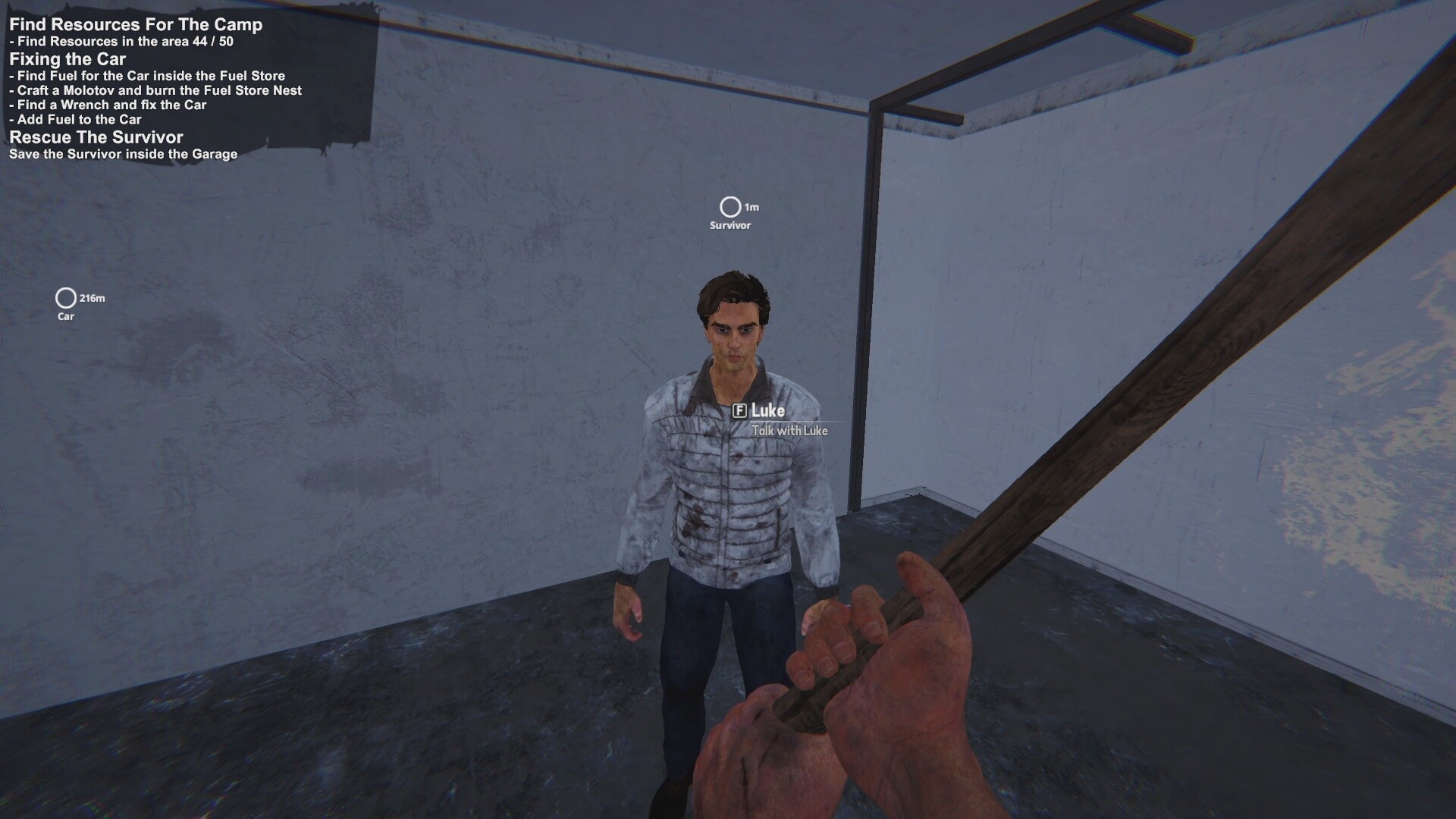Click Talk with Luke prompt
The image size is (1456, 819).
coord(789,430)
